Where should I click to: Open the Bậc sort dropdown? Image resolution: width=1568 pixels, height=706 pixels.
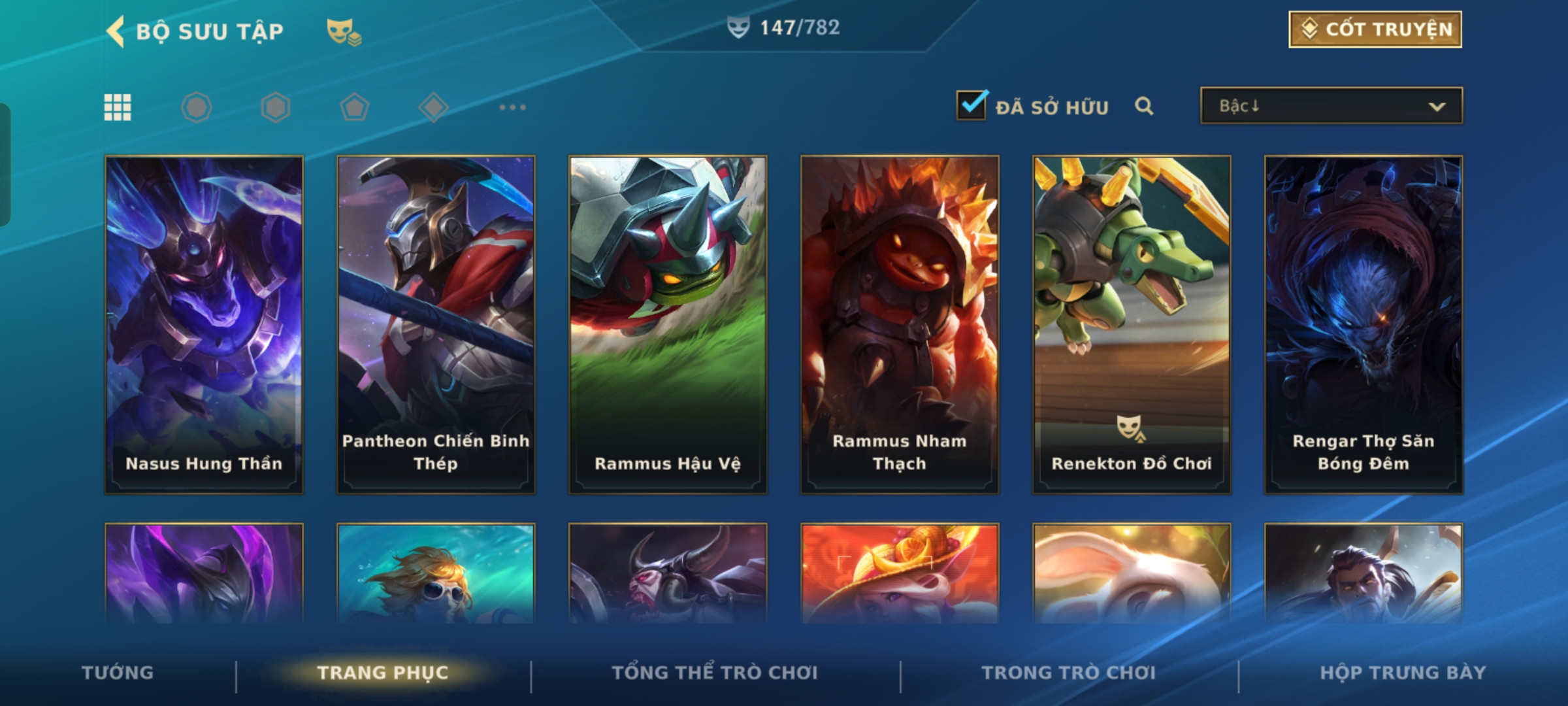[x=1331, y=106]
